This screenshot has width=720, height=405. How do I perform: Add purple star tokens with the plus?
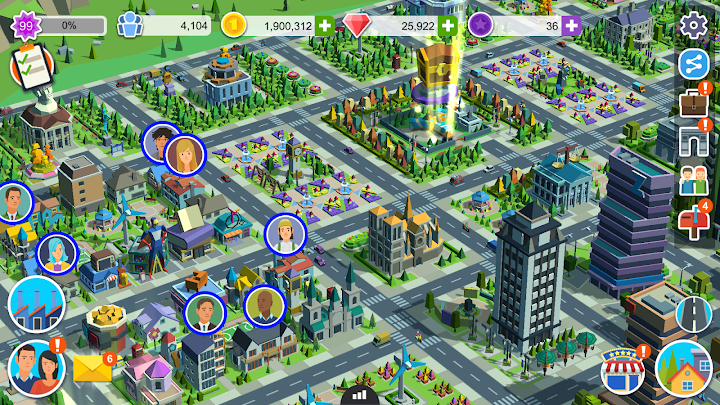click(x=571, y=25)
